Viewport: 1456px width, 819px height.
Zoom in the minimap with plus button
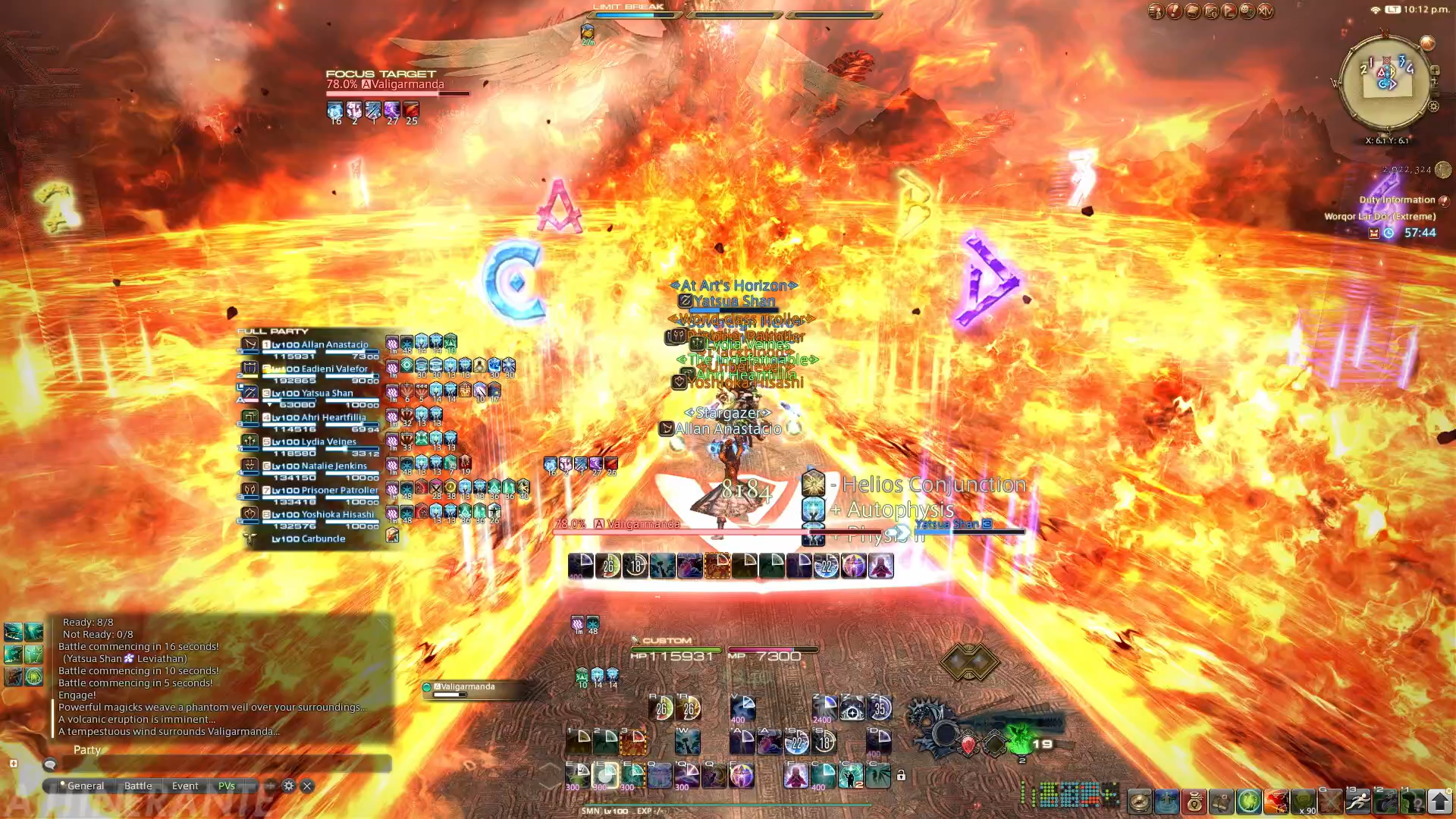1435,71
